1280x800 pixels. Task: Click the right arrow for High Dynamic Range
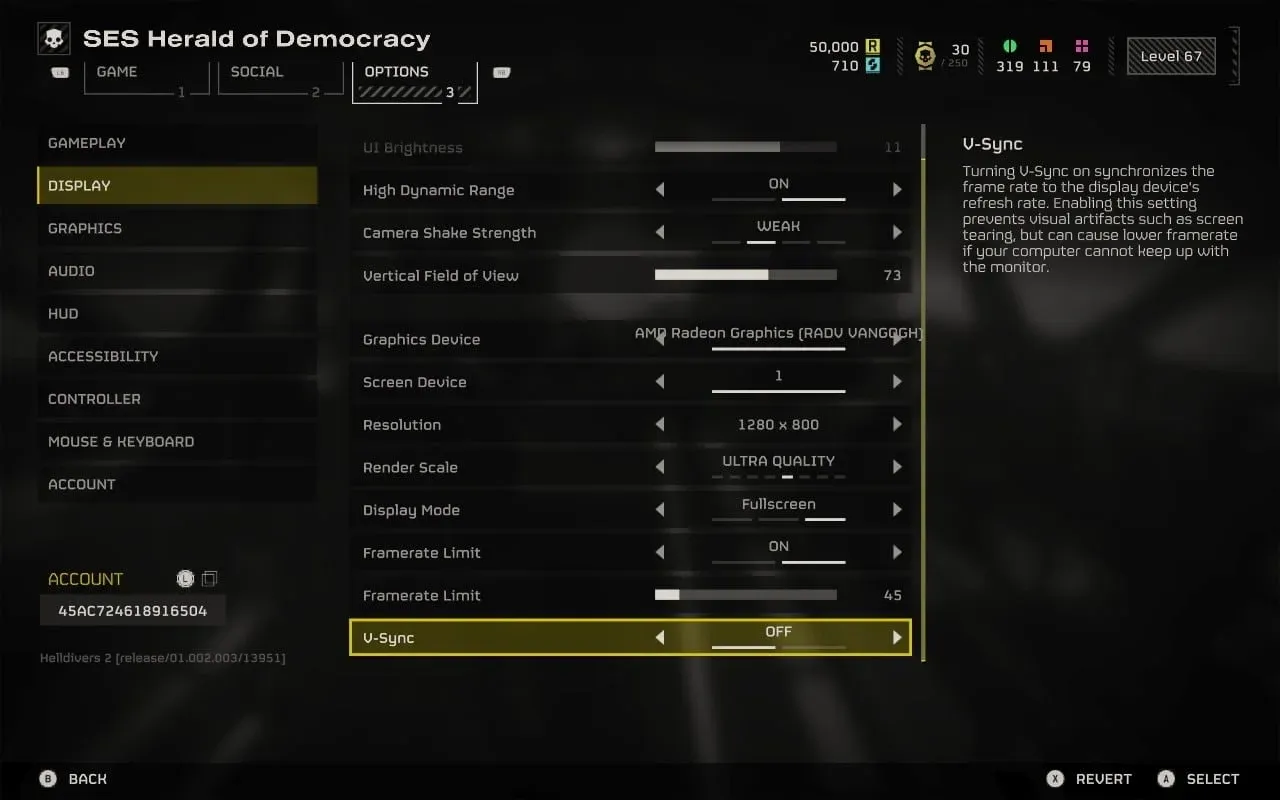897,190
